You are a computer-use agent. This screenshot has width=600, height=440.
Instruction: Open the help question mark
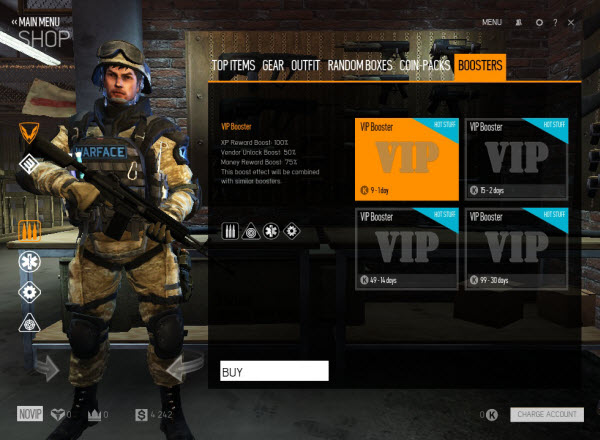click(554, 21)
